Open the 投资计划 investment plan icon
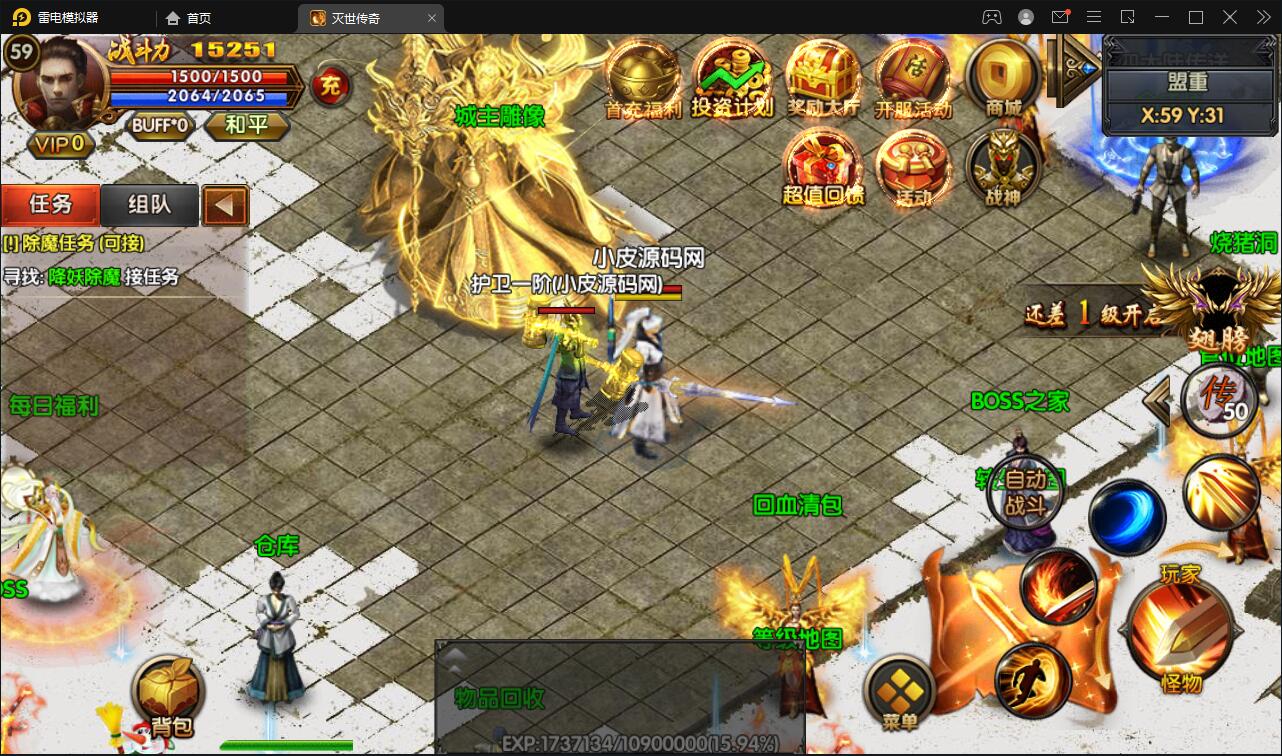 732,77
